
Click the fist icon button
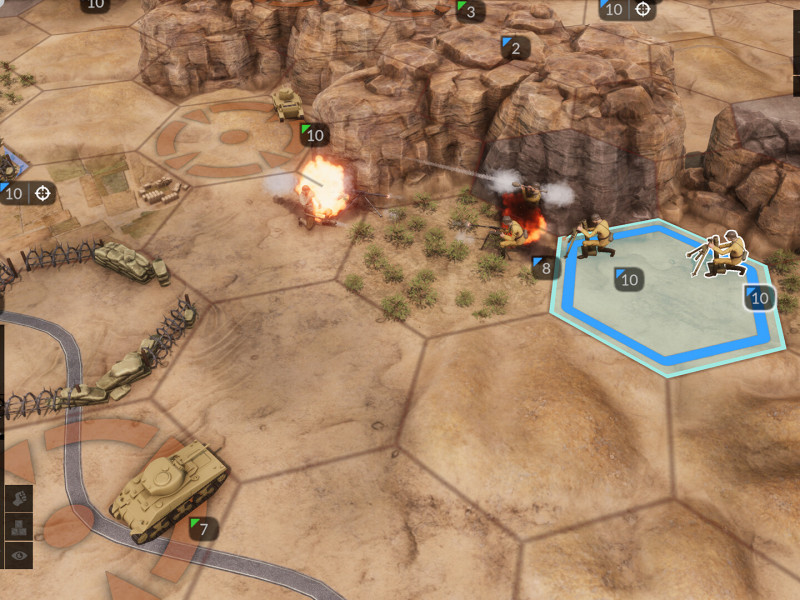(x=18, y=497)
